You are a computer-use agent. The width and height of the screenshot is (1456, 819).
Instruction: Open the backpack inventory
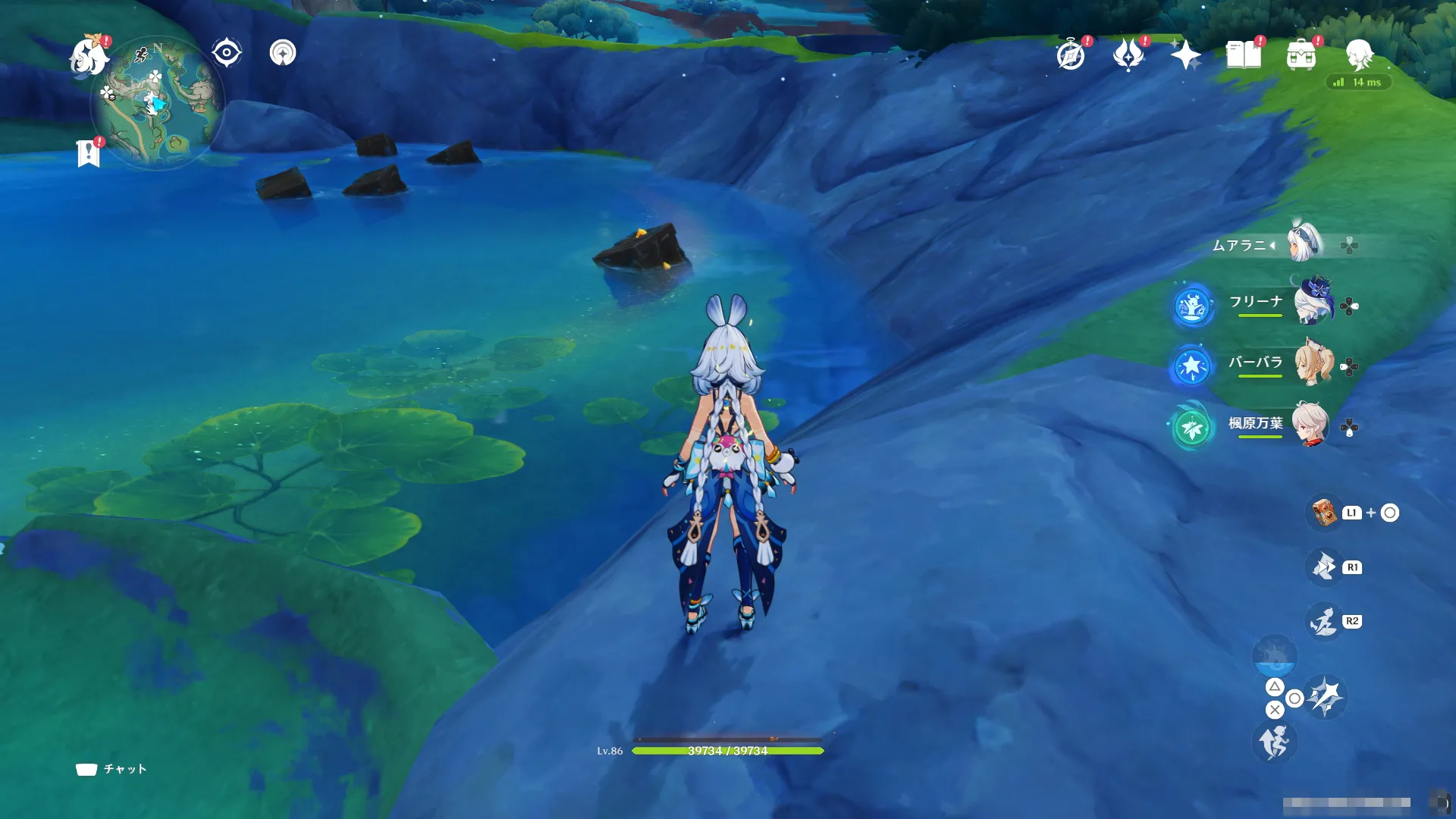(1301, 55)
